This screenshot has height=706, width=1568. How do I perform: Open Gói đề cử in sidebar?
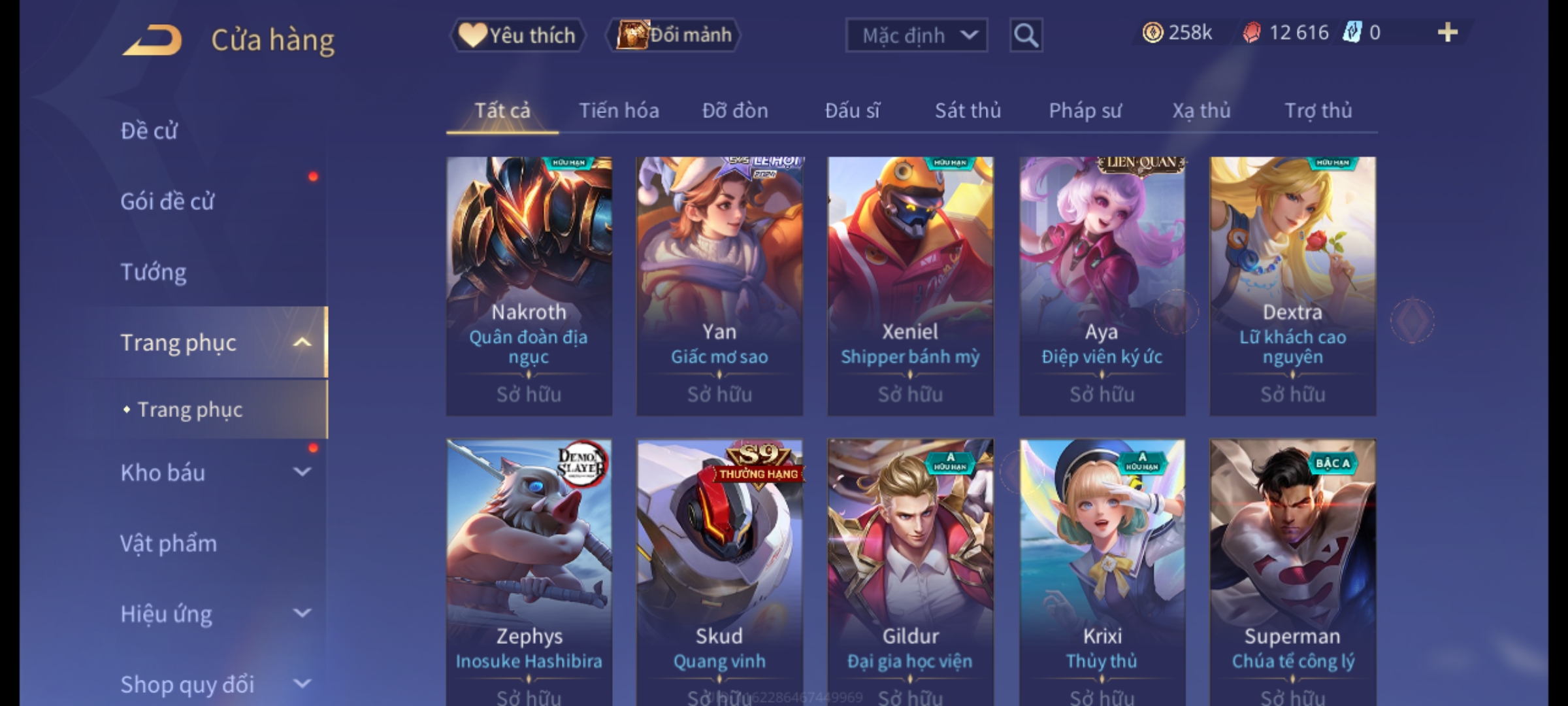click(x=167, y=201)
